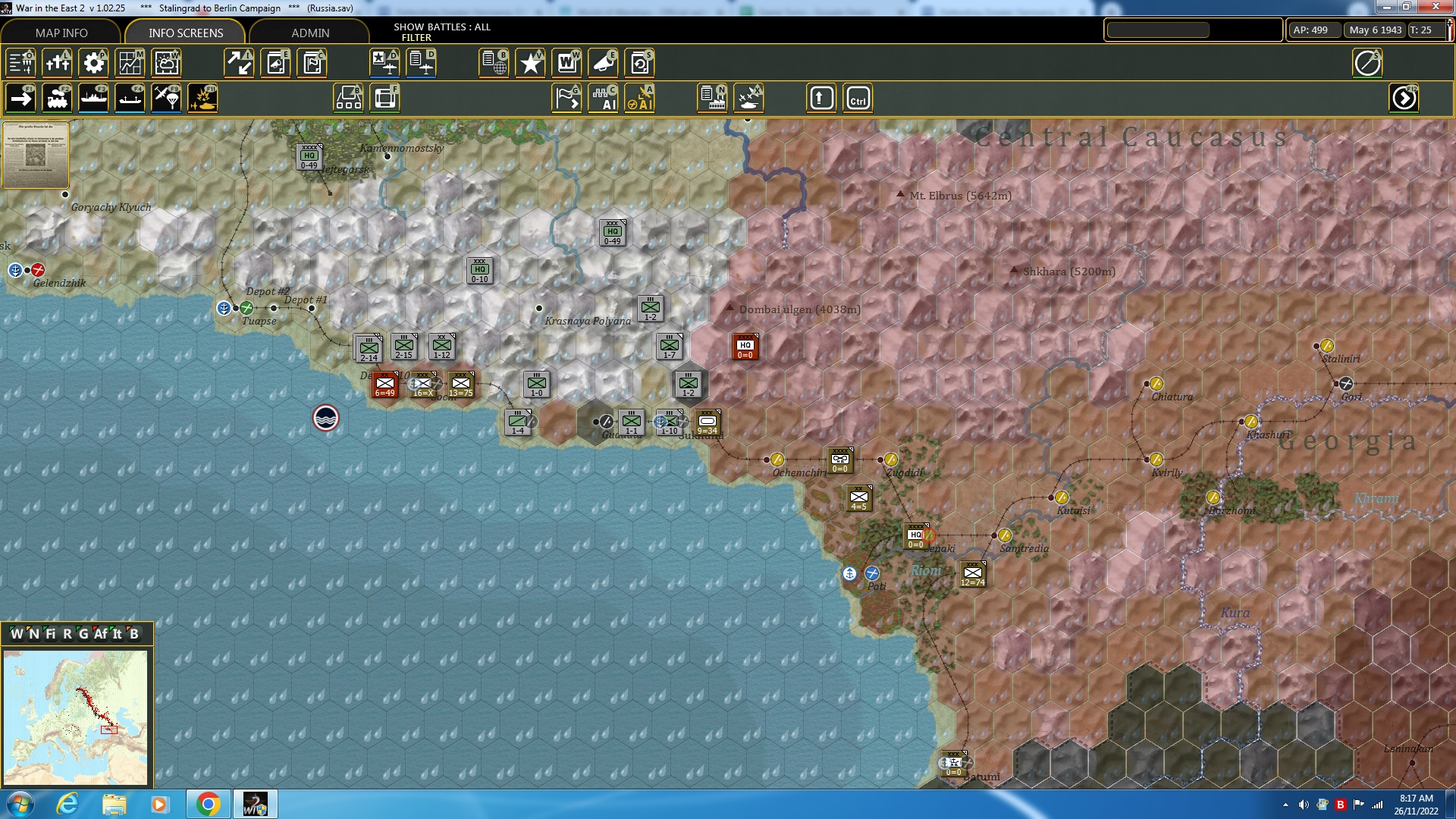The width and height of the screenshot is (1456, 819).
Task: Select air drop mode (F9 paratrooper icon)
Action: coord(166,98)
